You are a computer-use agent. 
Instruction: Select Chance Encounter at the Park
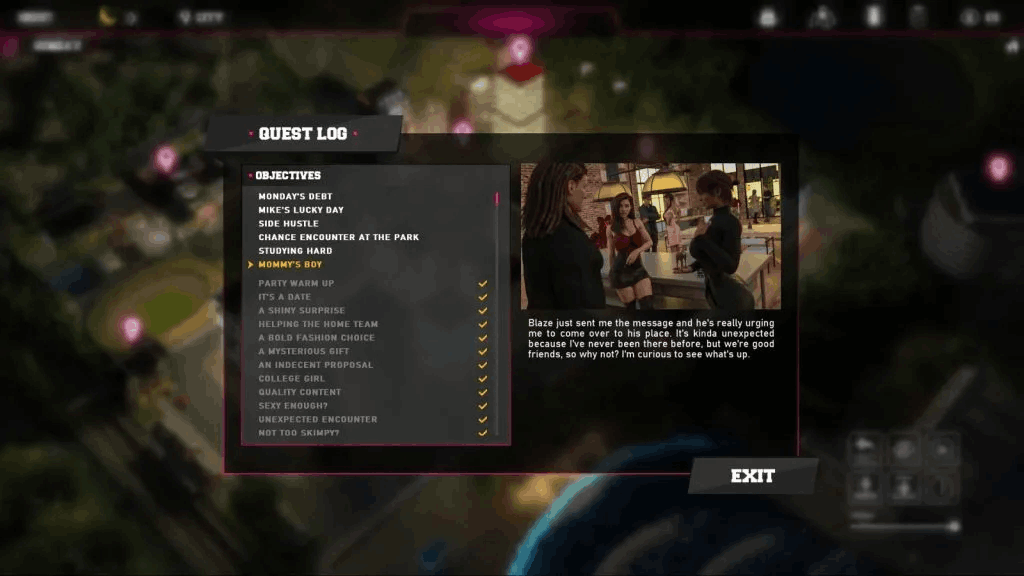pos(338,237)
